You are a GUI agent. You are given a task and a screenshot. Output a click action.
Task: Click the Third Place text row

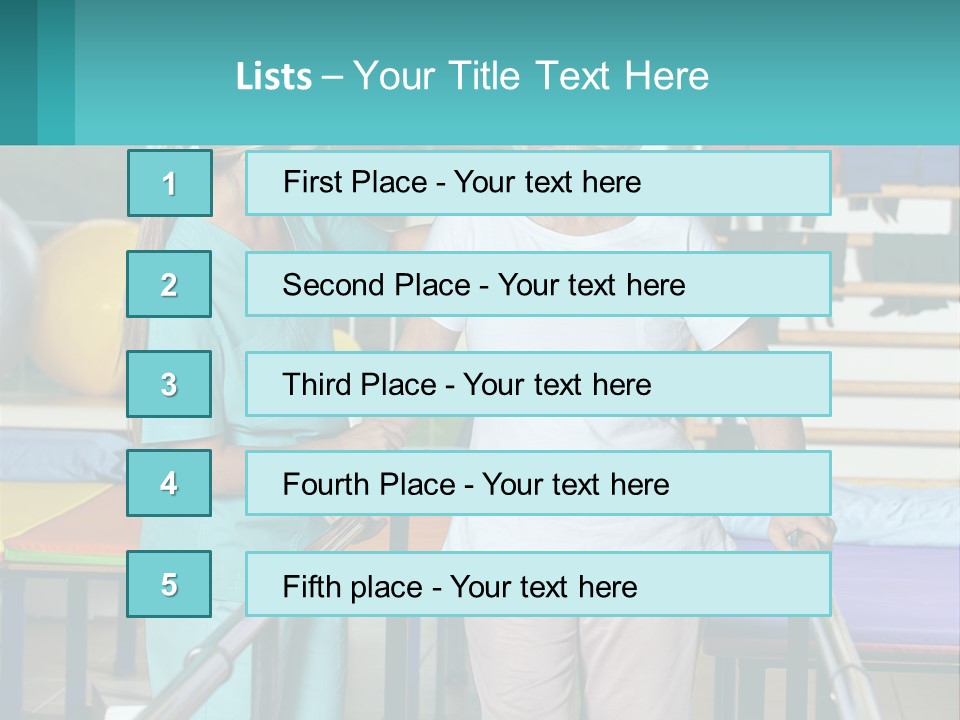(x=538, y=384)
